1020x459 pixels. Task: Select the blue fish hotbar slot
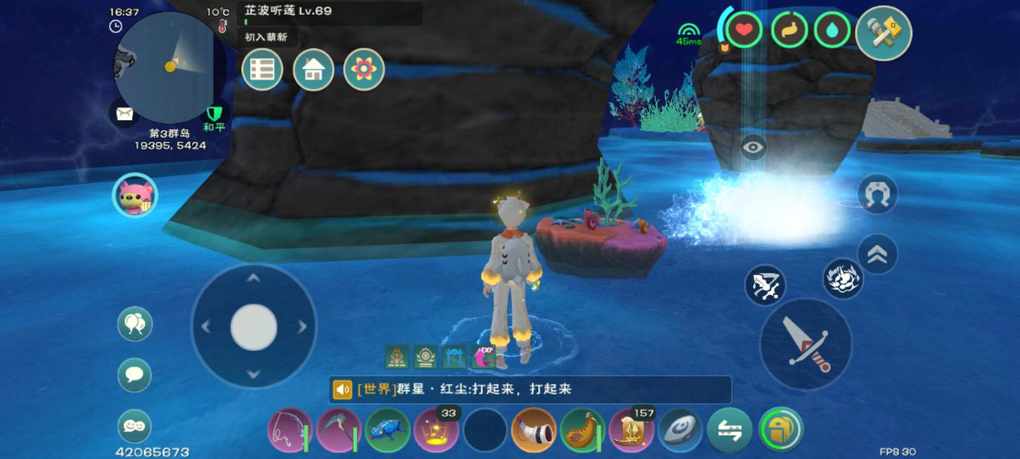[x=387, y=431]
